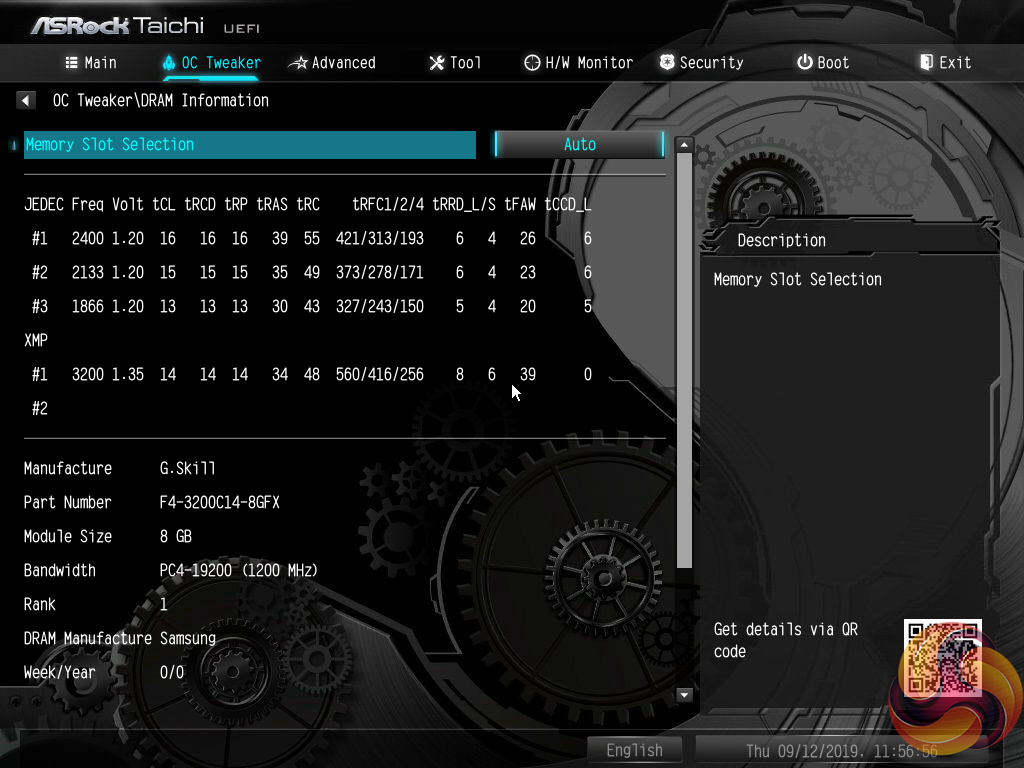
Task: Open the Auto dropdown for memory slot
Action: (579, 144)
